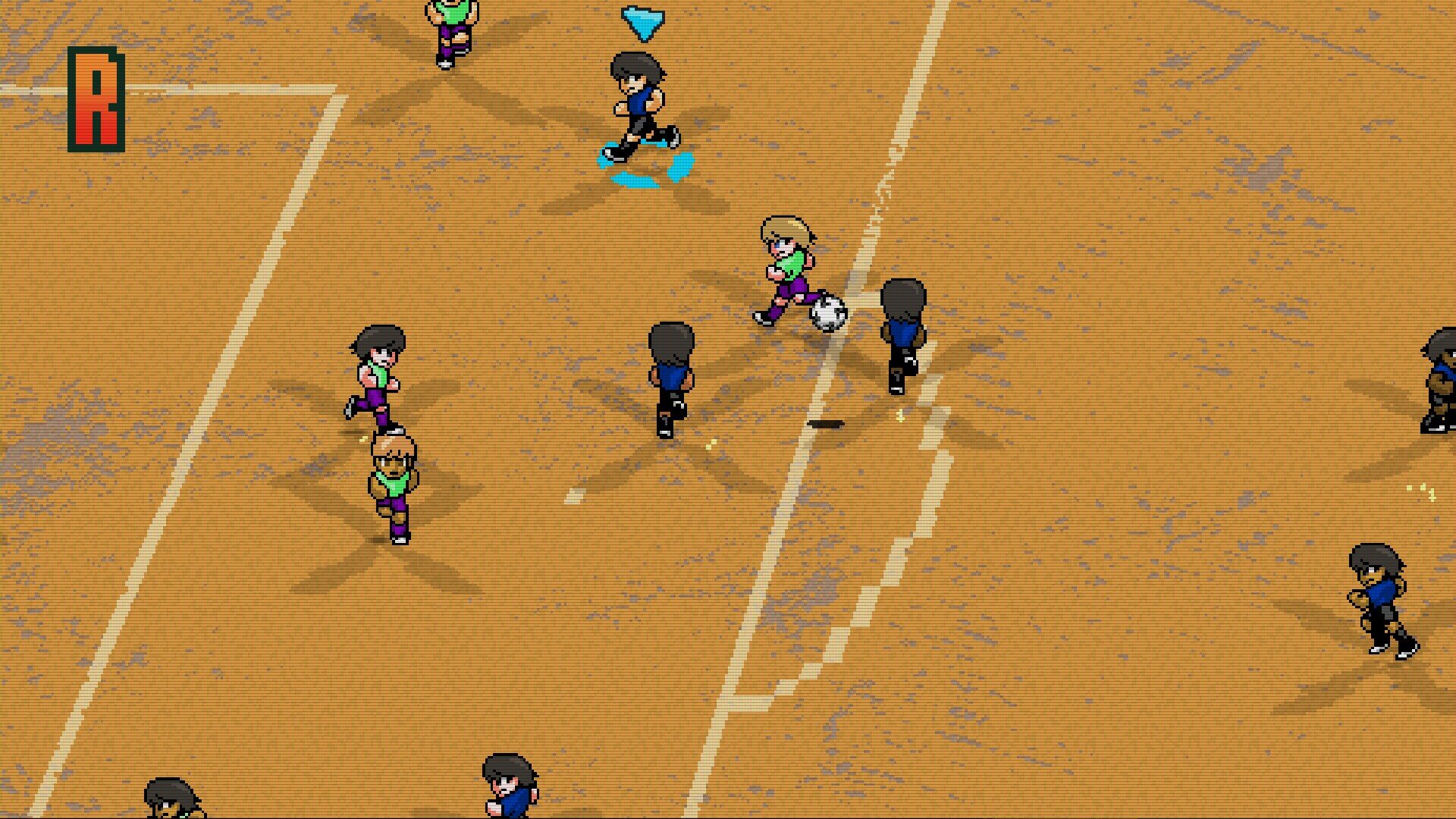Click the blue player at the bottom center
Screen dimensions: 1456x819
pyautogui.click(x=508, y=789)
